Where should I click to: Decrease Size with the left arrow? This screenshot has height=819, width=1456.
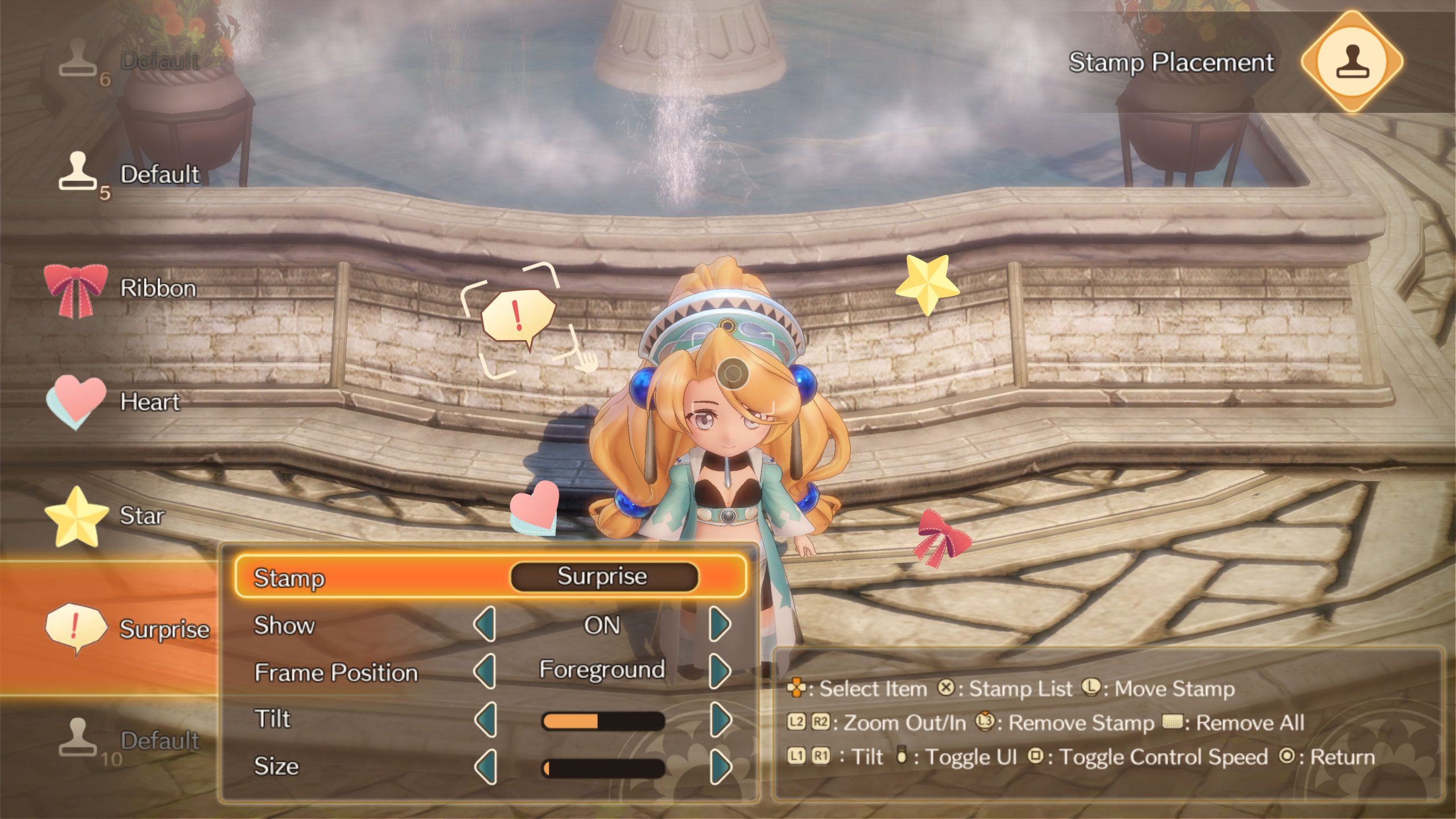[485, 767]
